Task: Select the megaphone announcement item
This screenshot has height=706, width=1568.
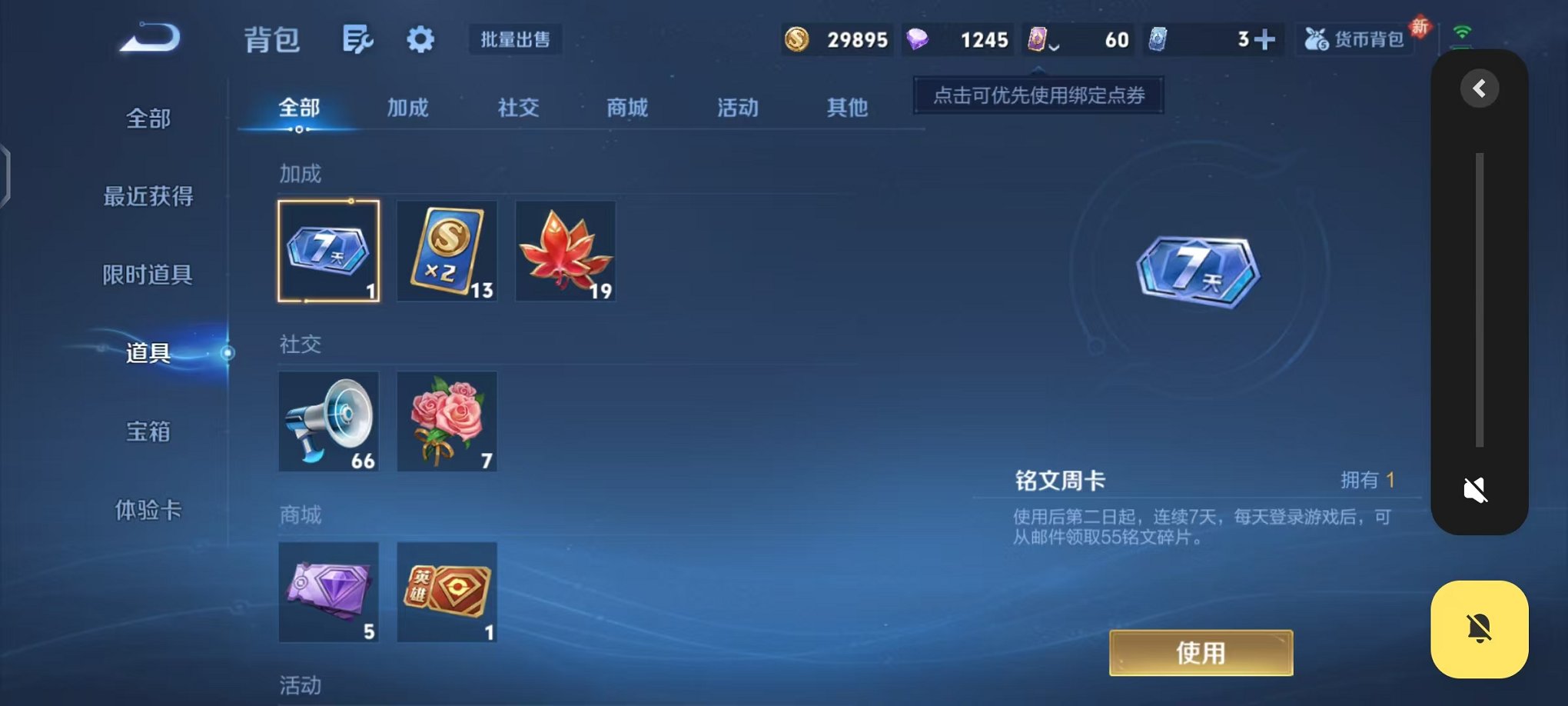Action: pyautogui.click(x=329, y=421)
